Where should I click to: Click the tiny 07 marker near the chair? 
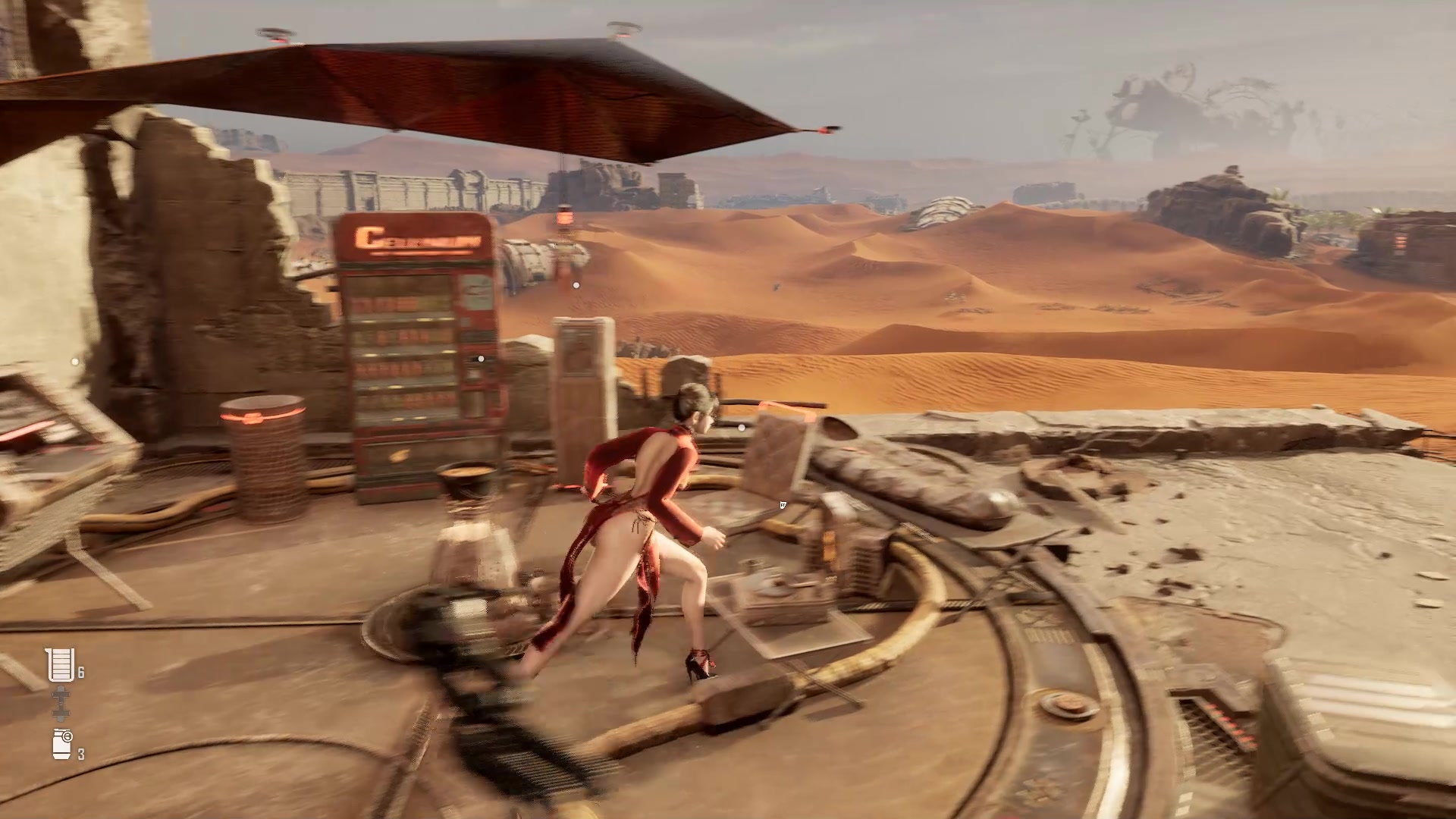click(783, 505)
